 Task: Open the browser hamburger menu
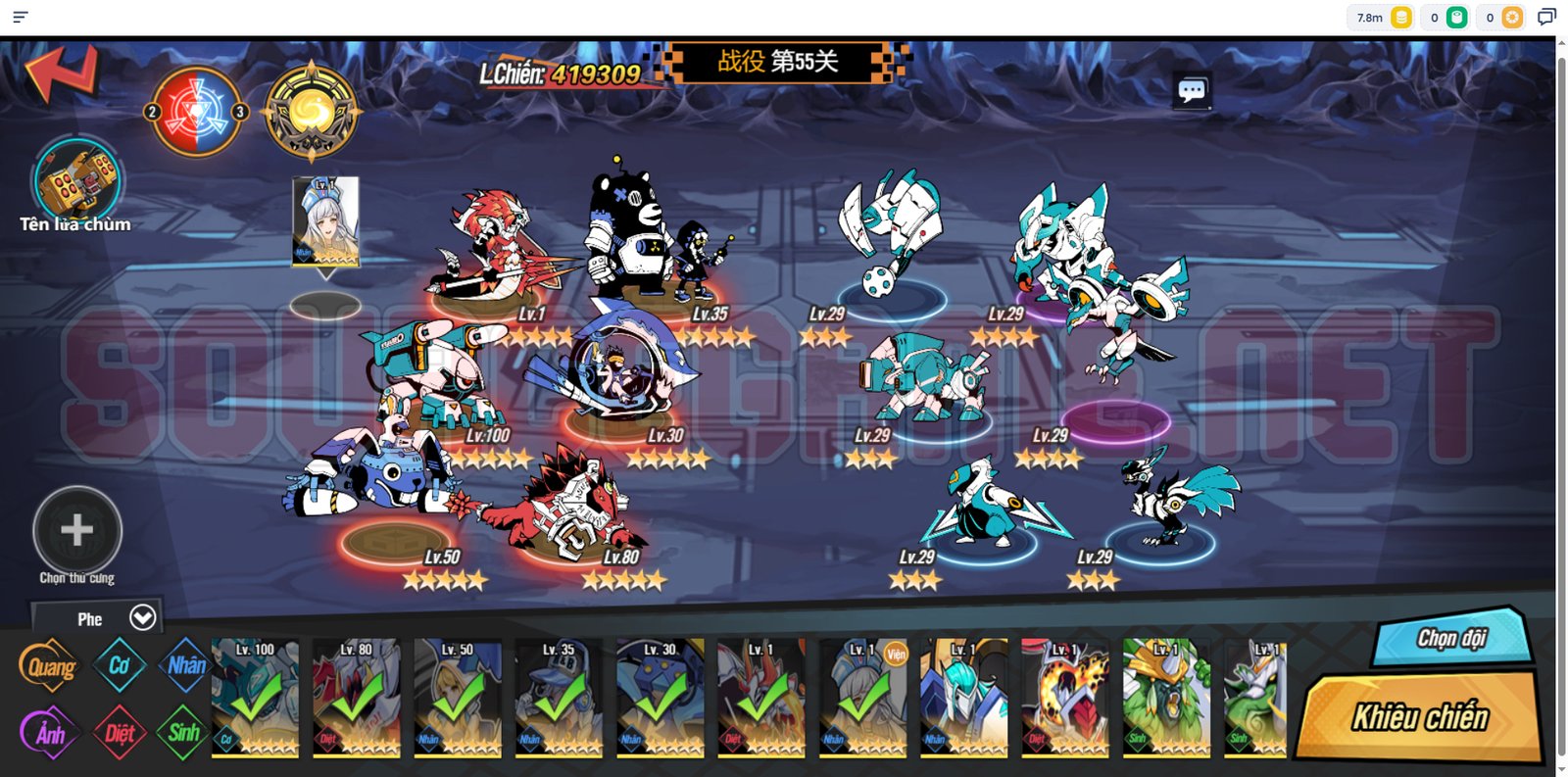point(20,17)
